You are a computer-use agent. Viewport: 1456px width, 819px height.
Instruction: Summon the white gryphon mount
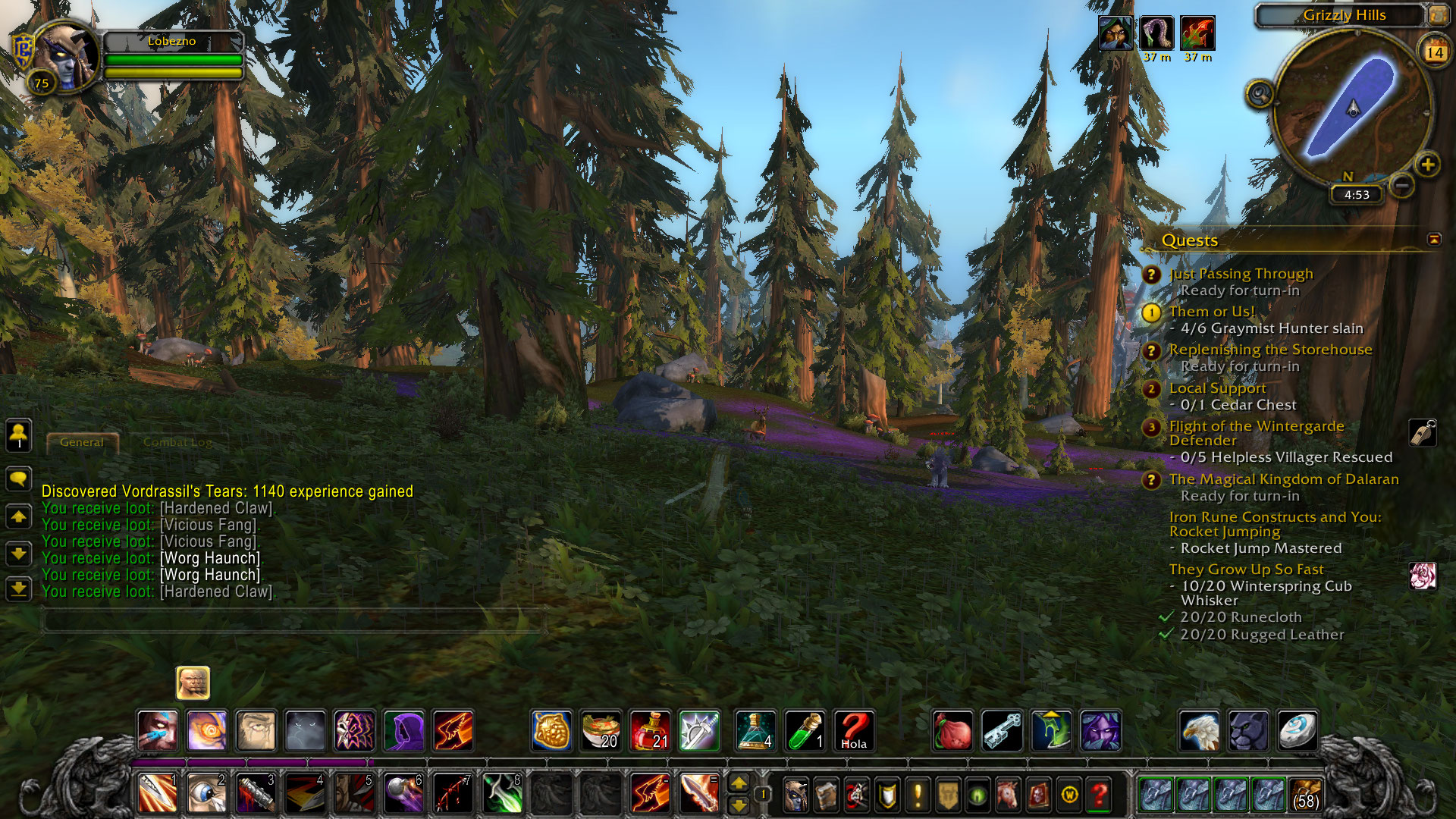point(1199,731)
